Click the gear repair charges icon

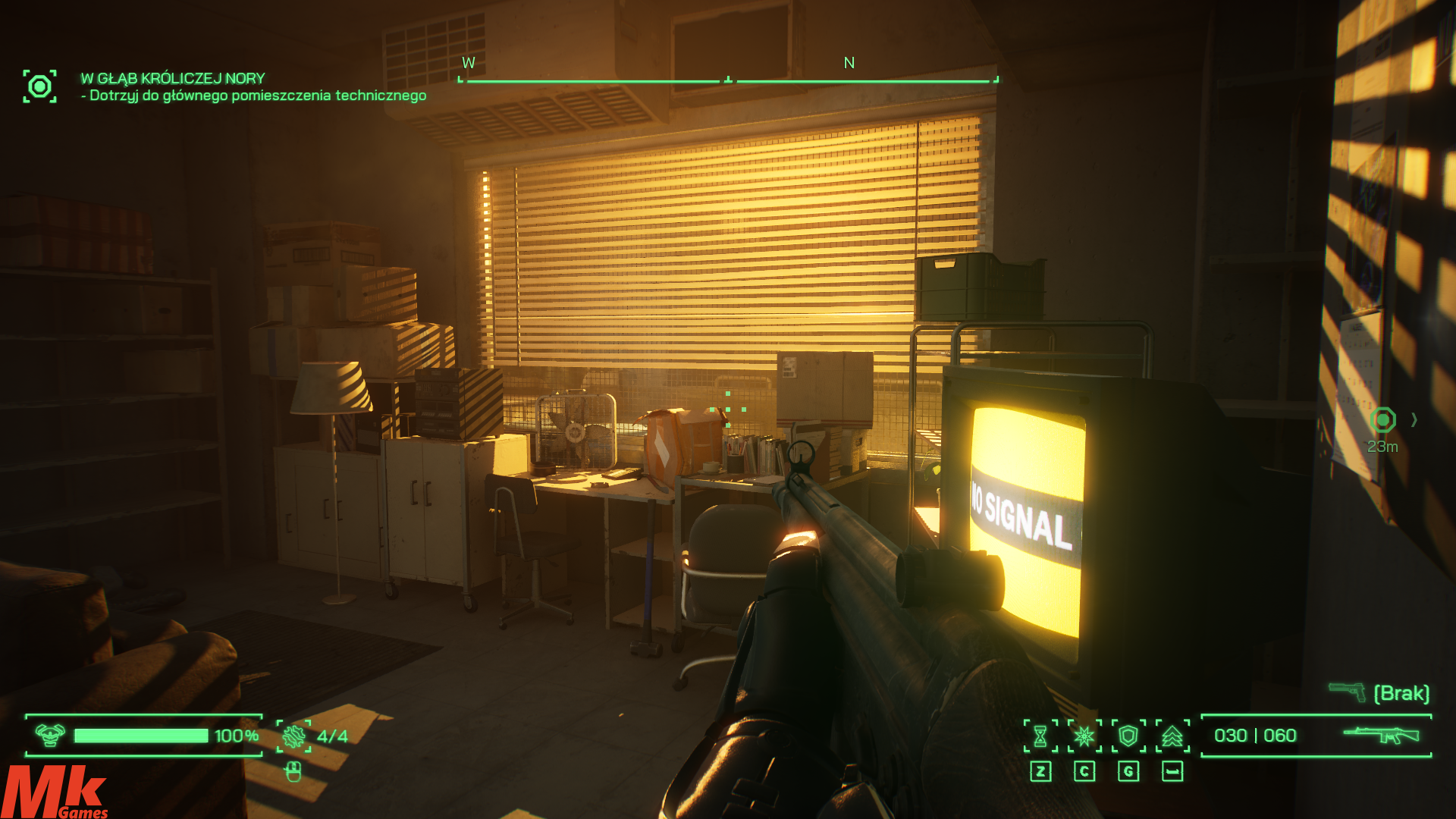click(293, 736)
